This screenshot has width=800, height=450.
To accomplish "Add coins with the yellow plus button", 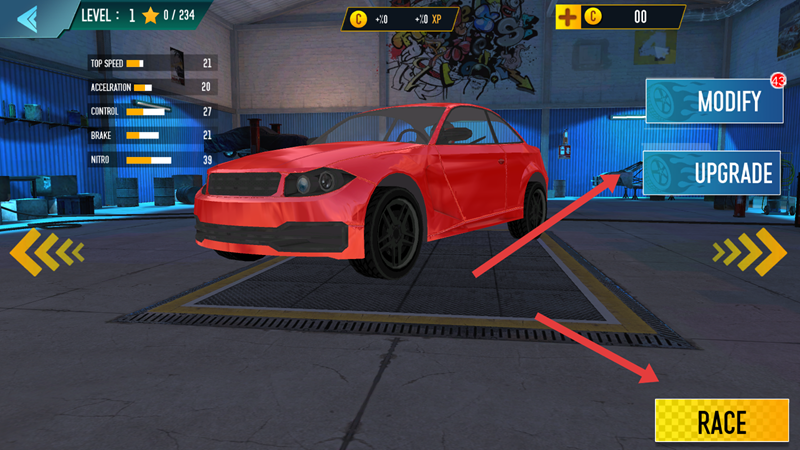I will pos(569,16).
